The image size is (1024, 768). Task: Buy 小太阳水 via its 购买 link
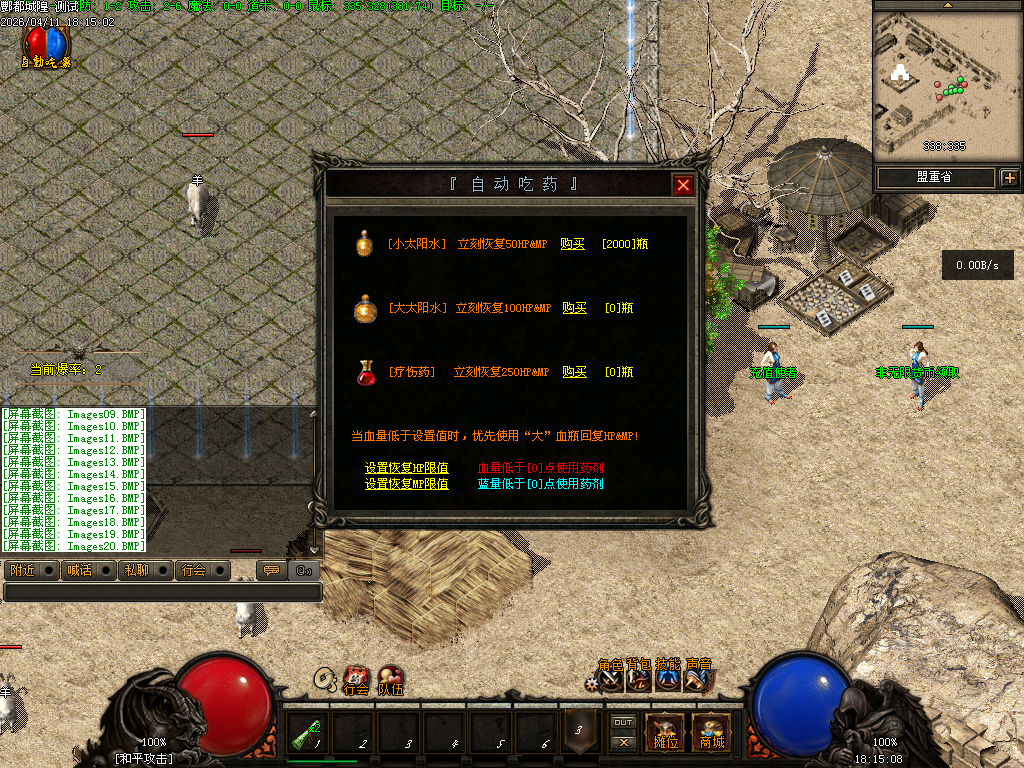tap(573, 244)
